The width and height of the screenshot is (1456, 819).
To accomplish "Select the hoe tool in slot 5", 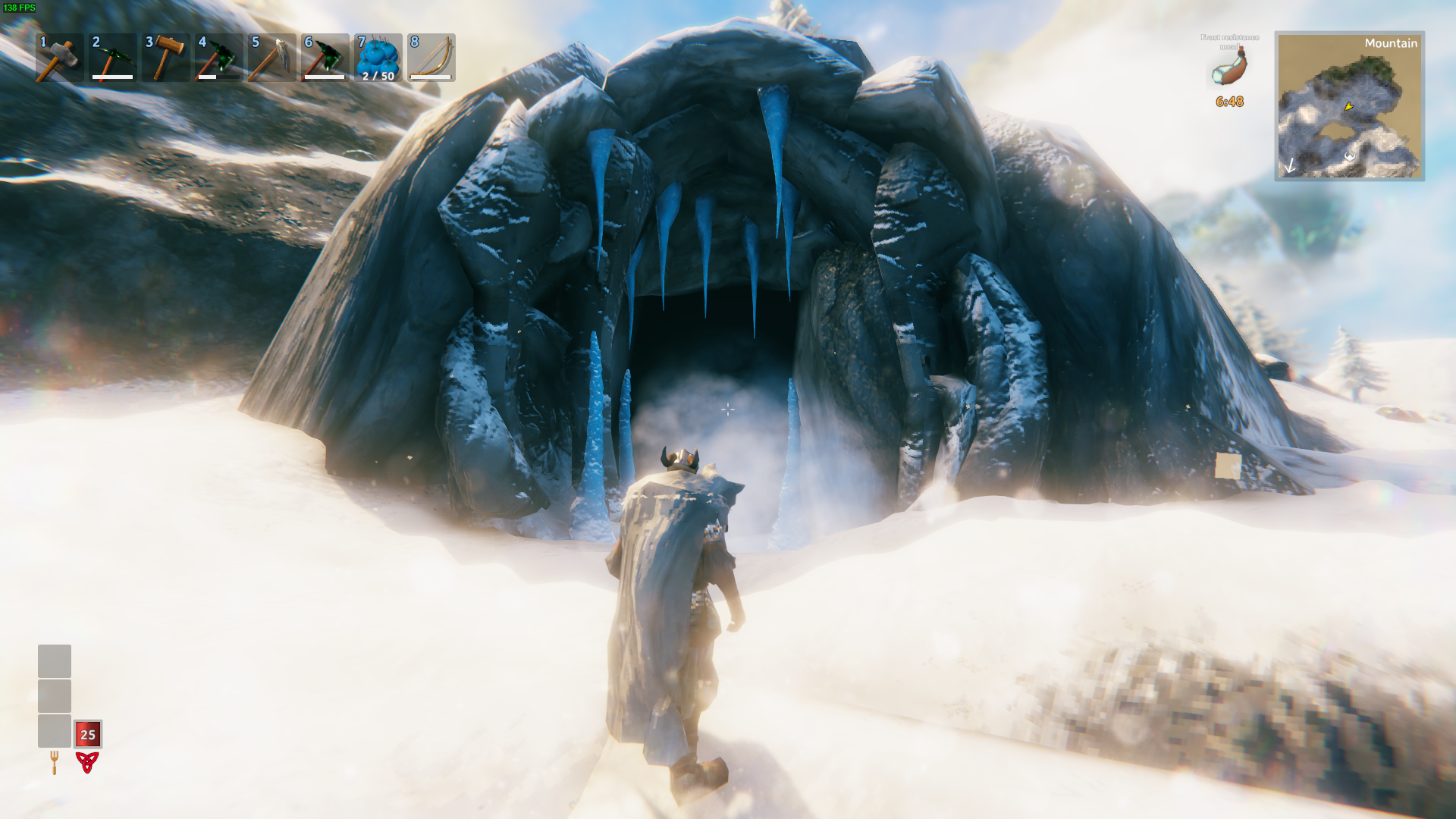I will point(271,58).
